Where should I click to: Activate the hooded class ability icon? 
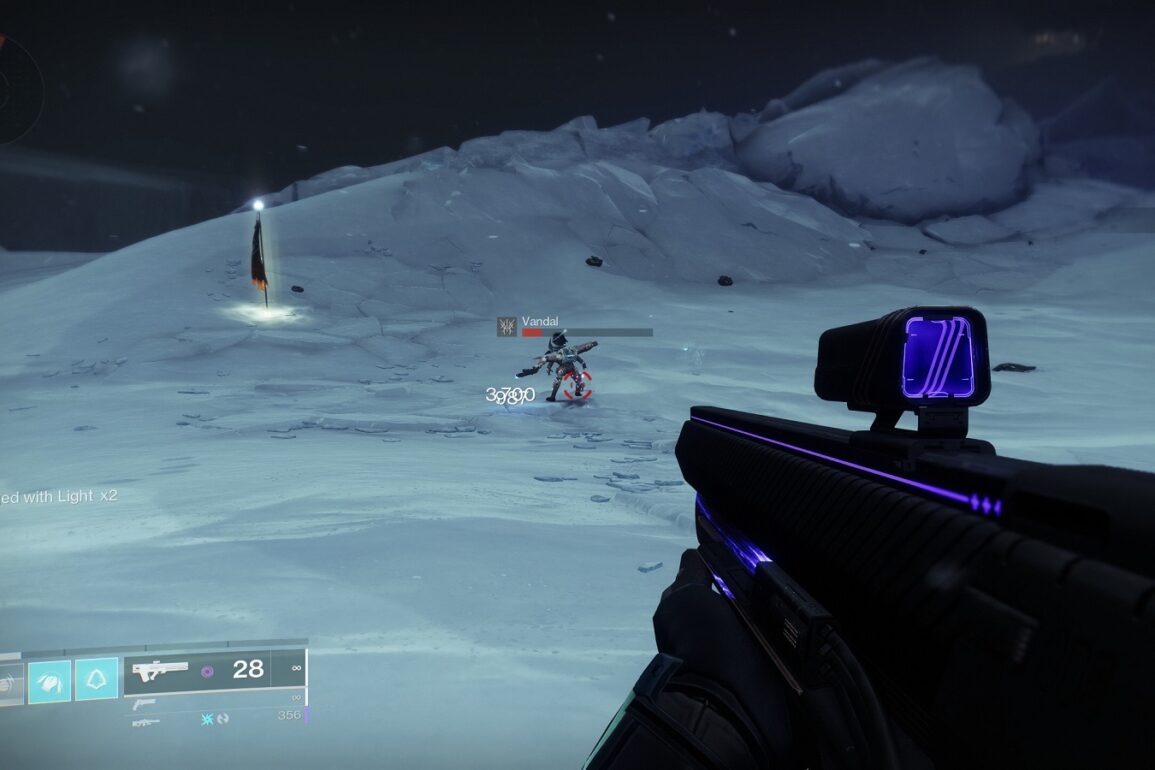pyautogui.click(x=97, y=679)
